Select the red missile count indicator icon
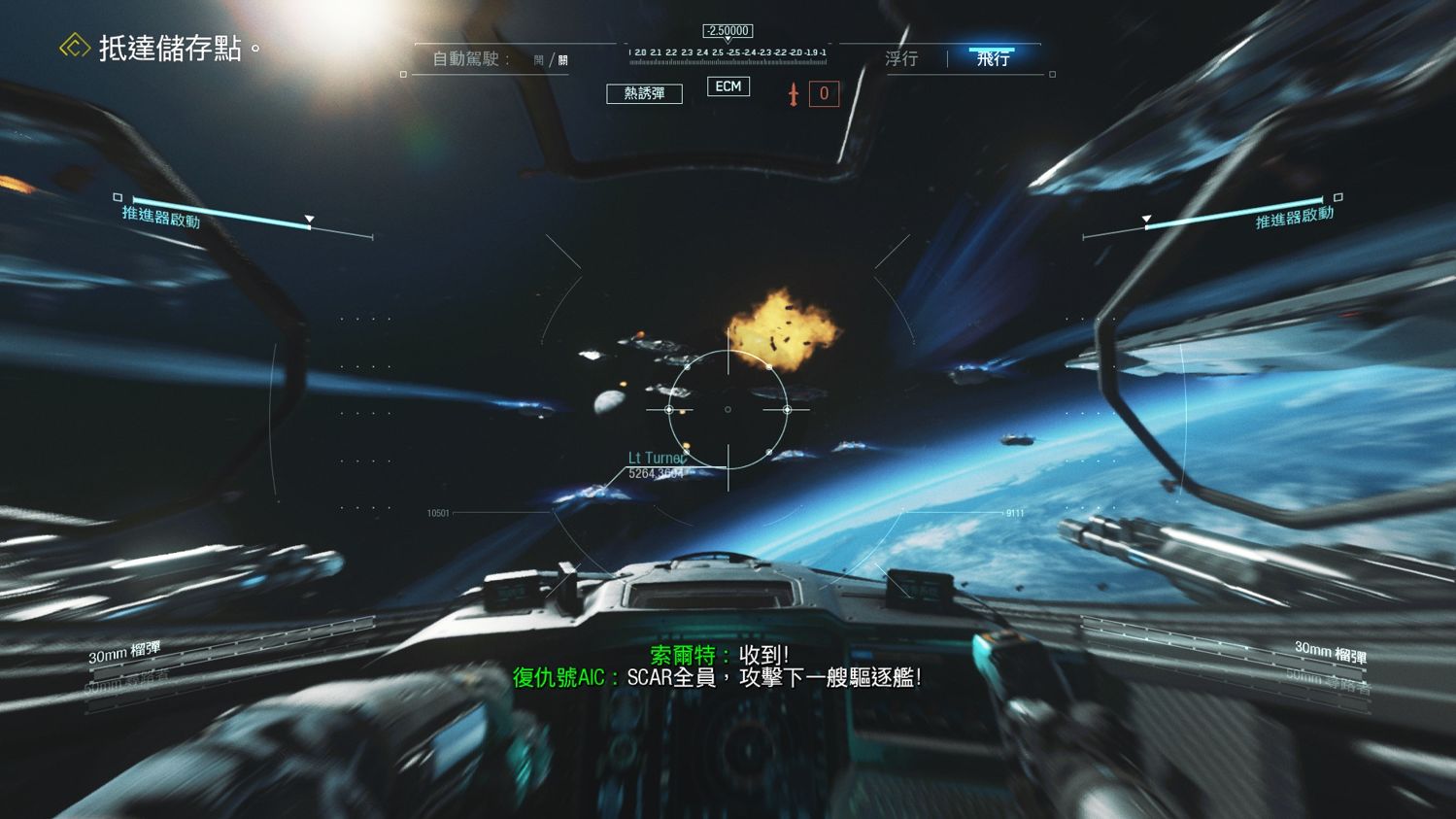Screen dimensions: 1456x819 (793, 93)
